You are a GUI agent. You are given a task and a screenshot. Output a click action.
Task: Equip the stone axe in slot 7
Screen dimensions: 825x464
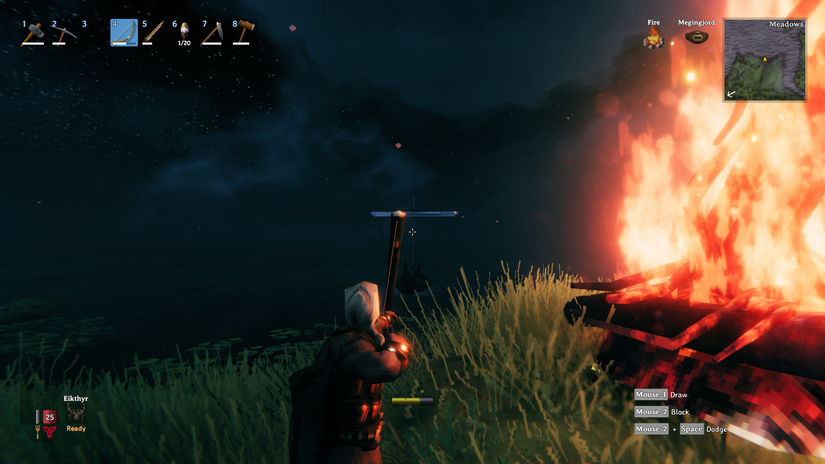coord(213,33)
